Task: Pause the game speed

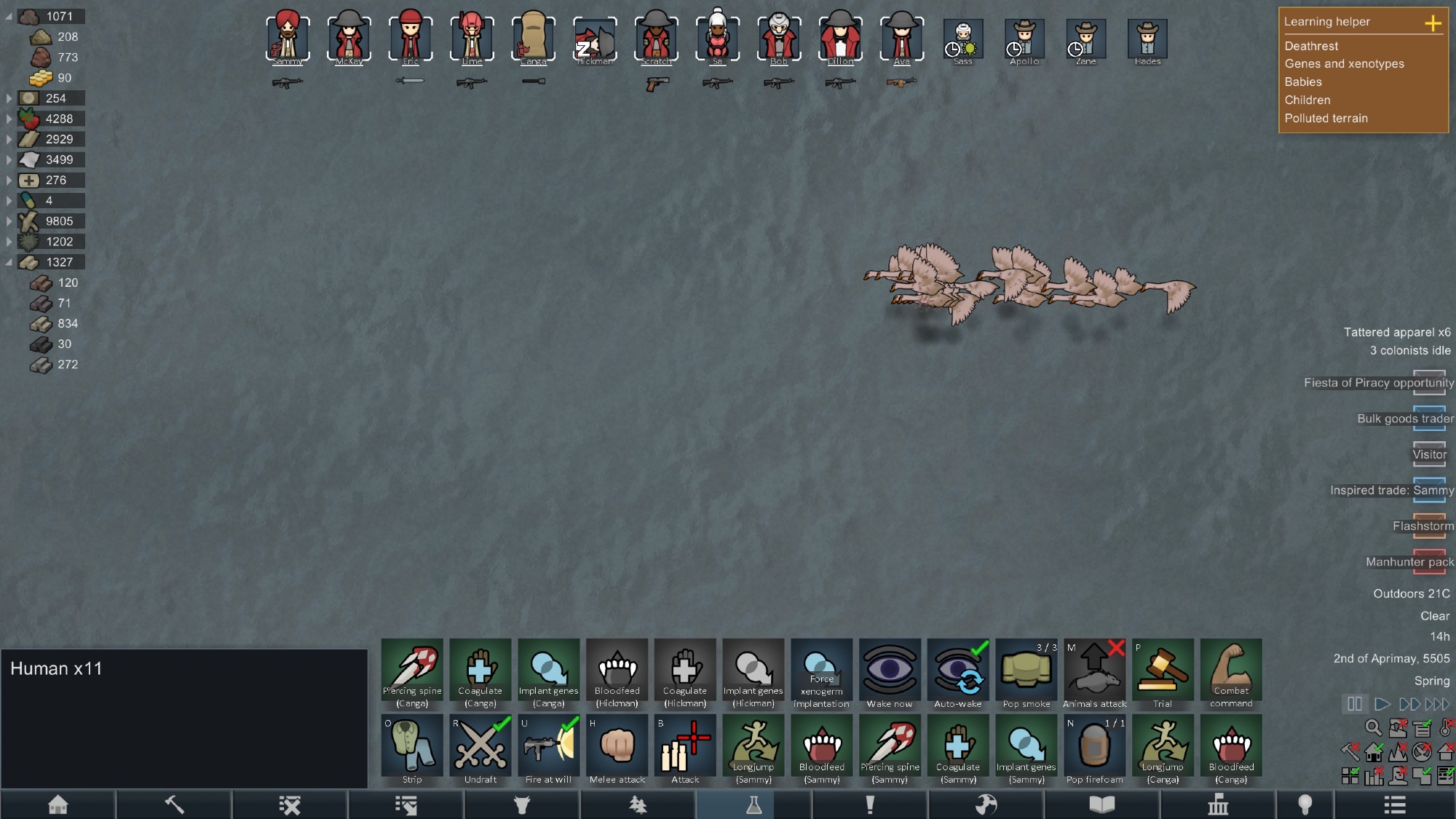Action: tap(1354, 704)
